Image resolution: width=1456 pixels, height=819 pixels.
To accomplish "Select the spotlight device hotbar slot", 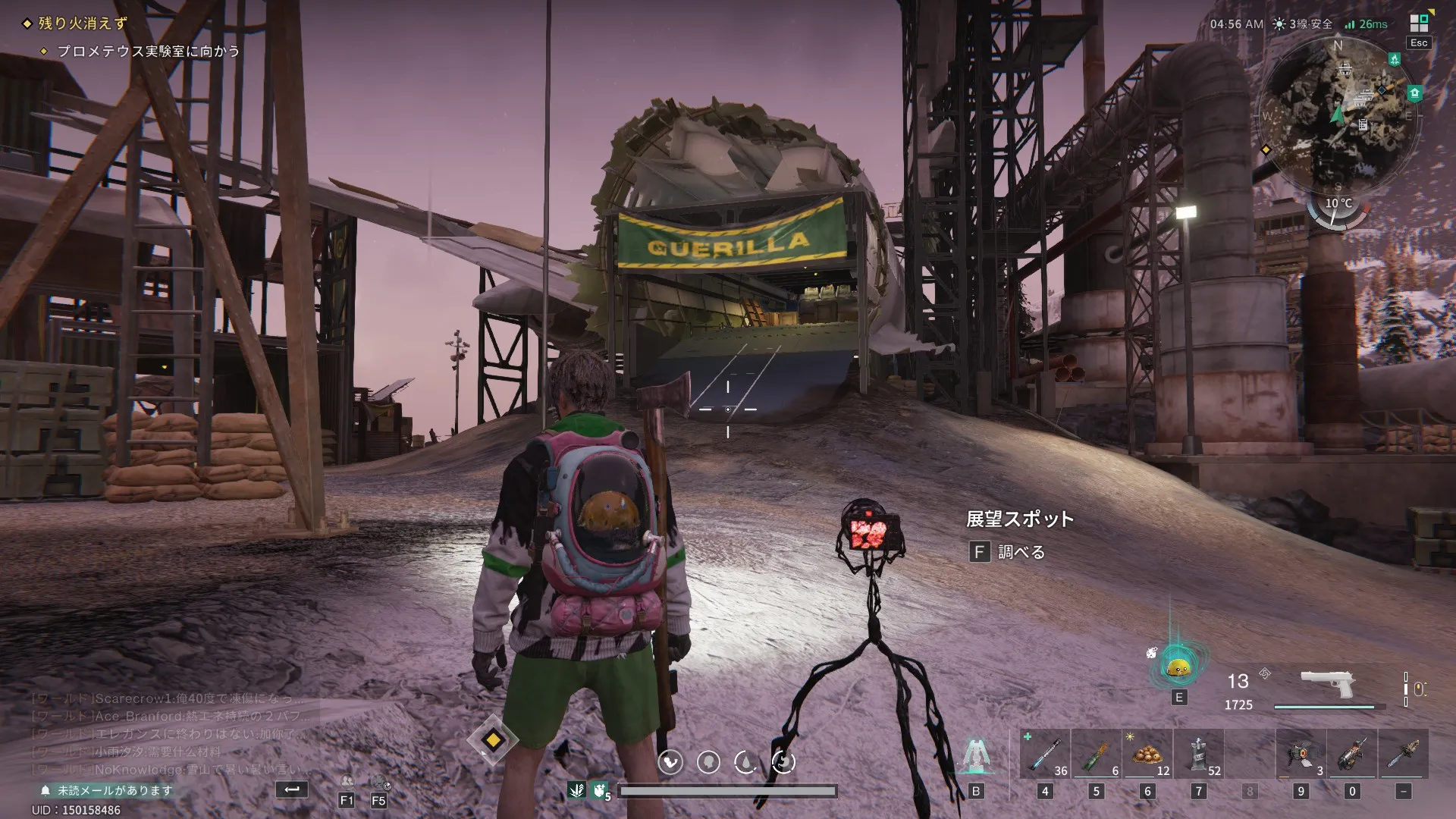I will pos(1301,755).
